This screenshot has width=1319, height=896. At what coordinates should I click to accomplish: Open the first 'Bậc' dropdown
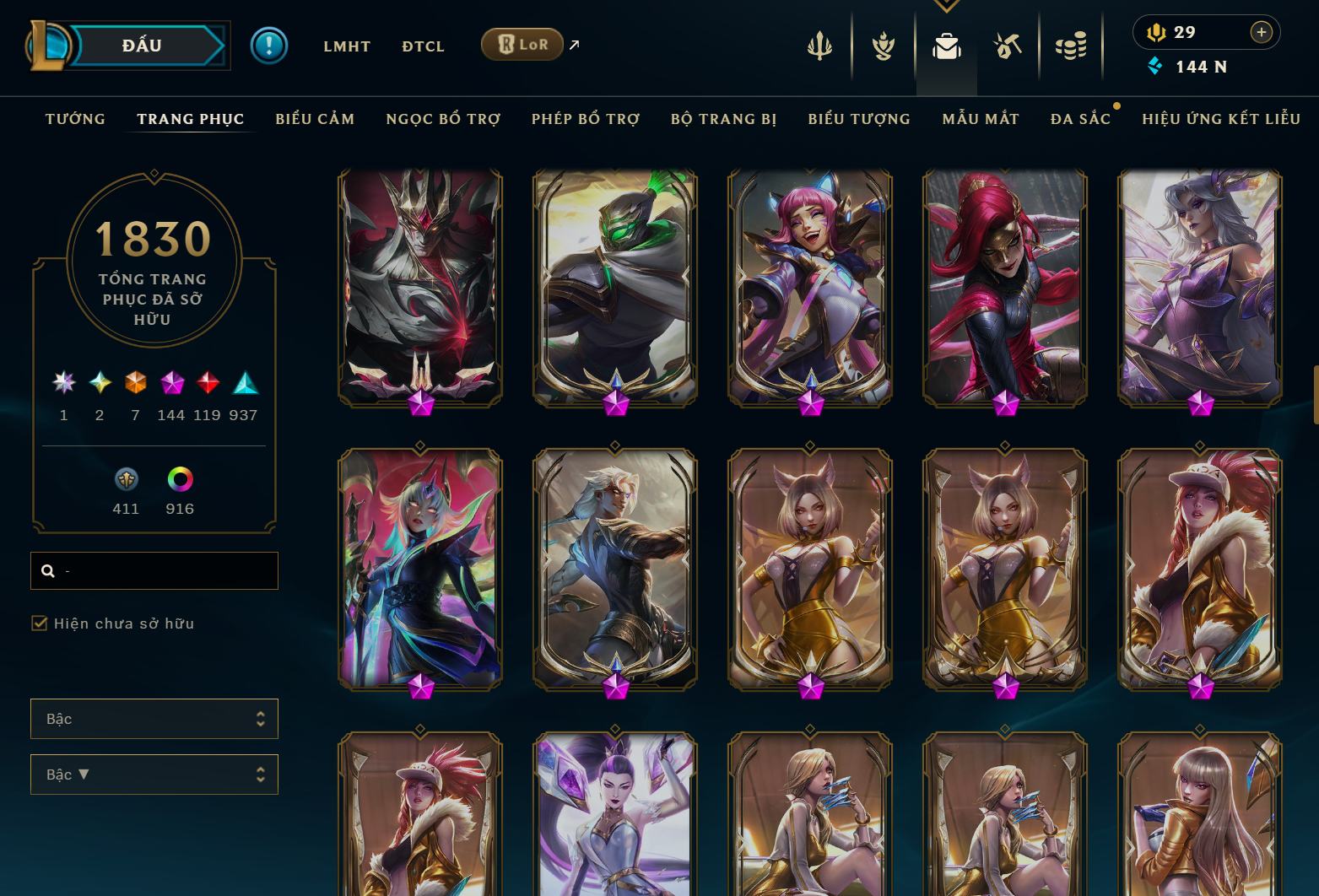154,718
